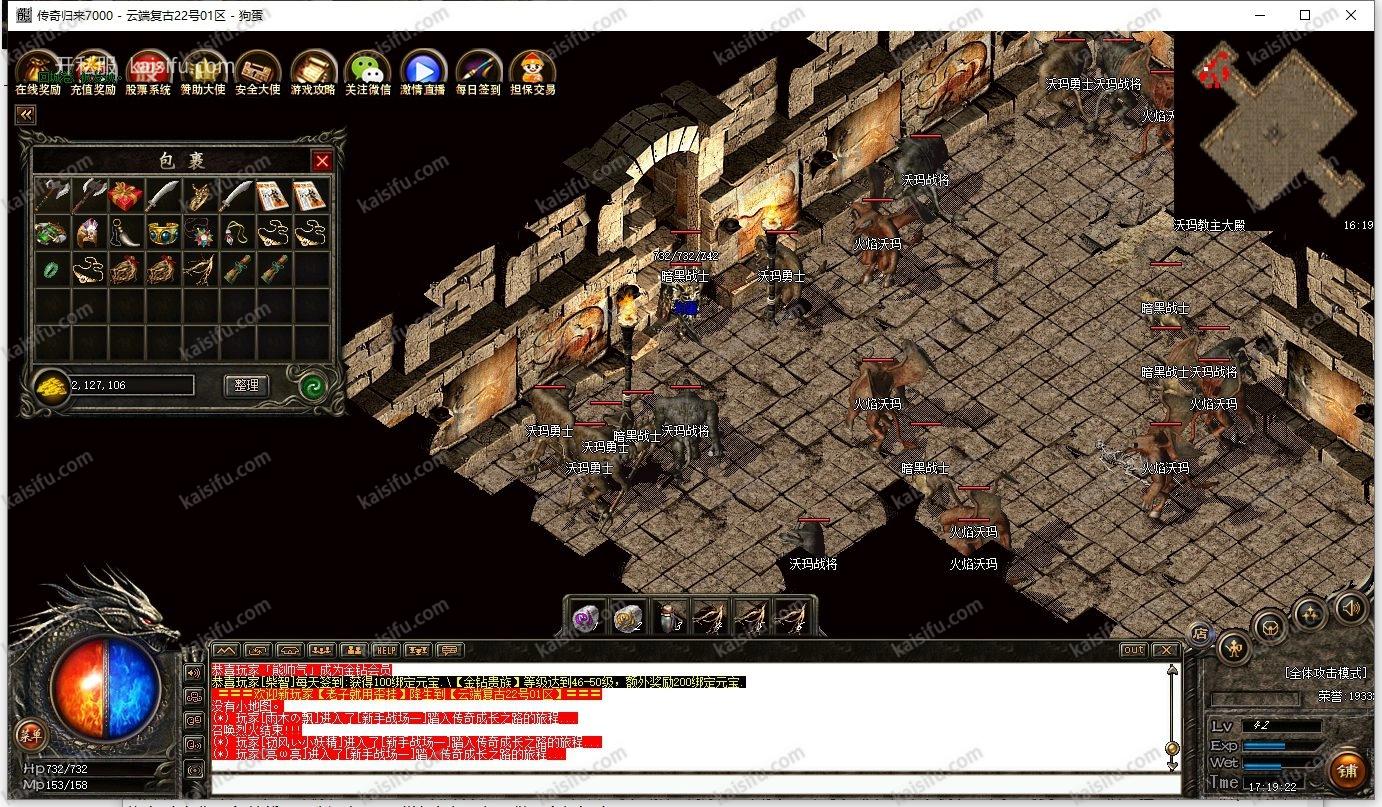Open the round 菜单 menu button
1382x807 pixels.
coord(29,735)
